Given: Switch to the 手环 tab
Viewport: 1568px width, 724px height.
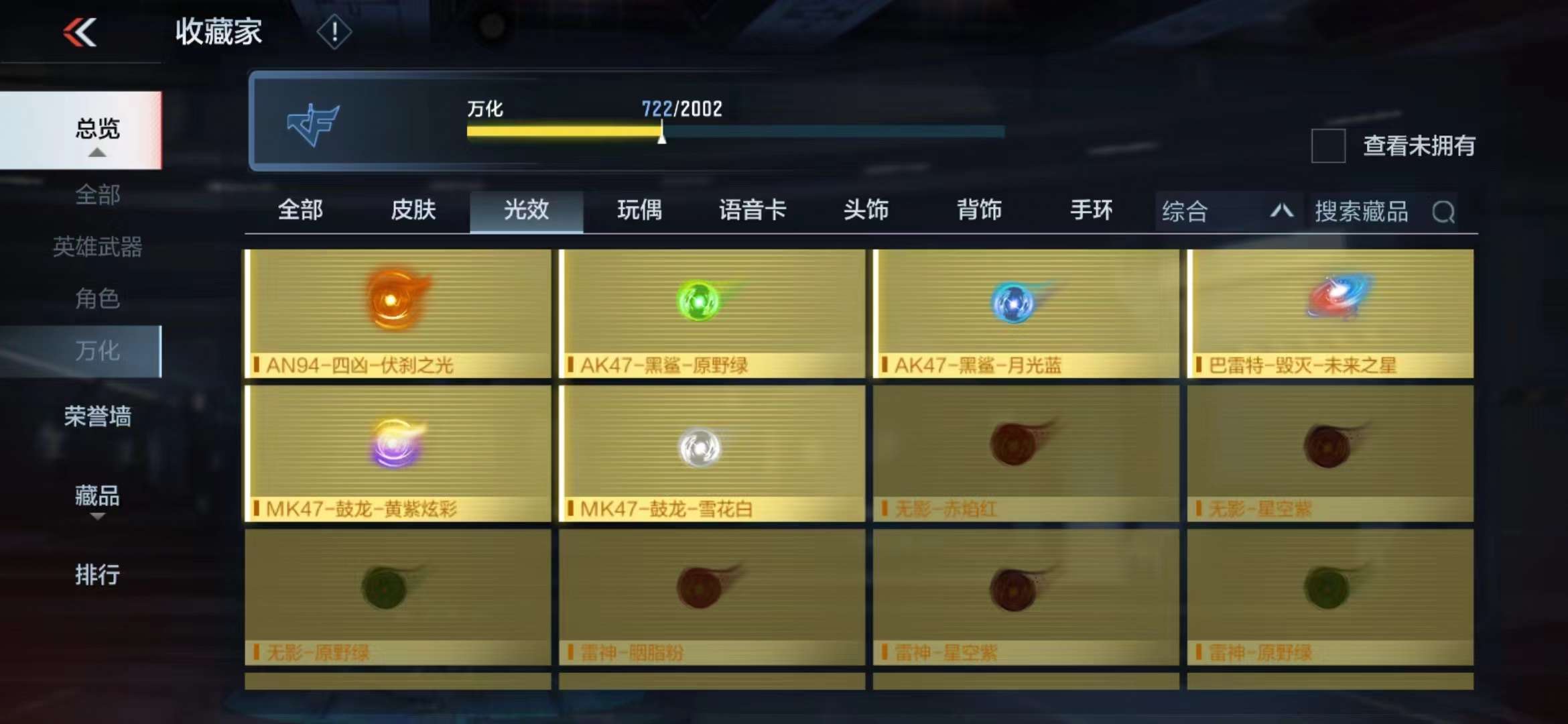Looking at the screenshot, I should [1092, 210].
